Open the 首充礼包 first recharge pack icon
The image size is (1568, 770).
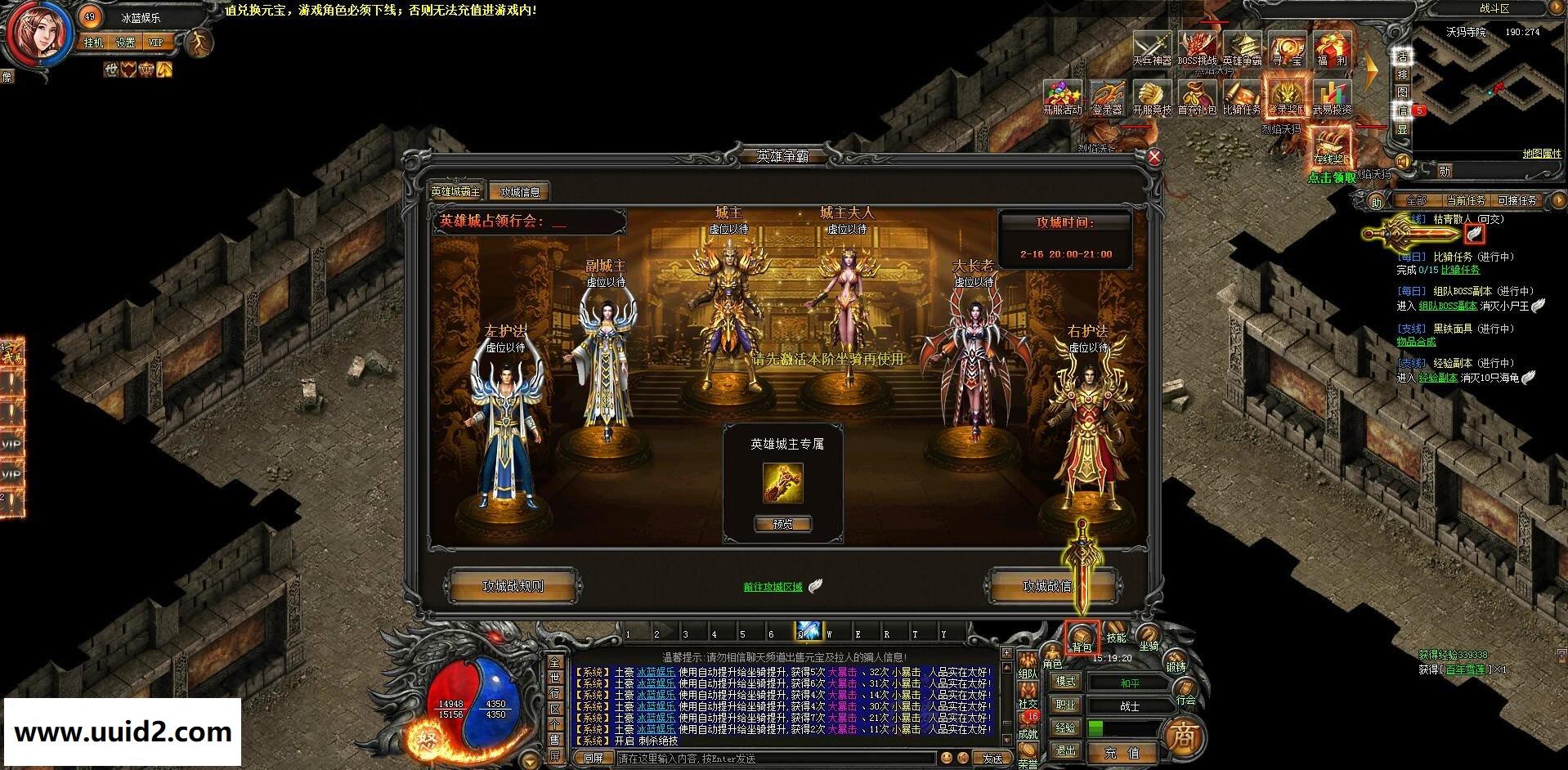click(1195, 96)
